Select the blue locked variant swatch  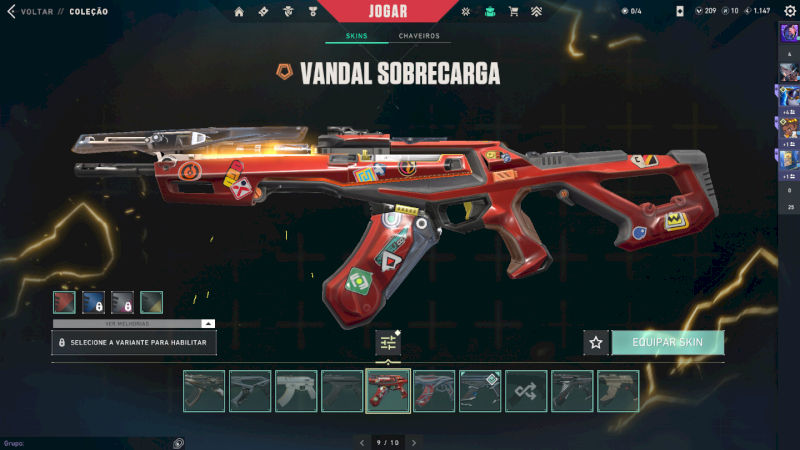(x=94, y=301)
